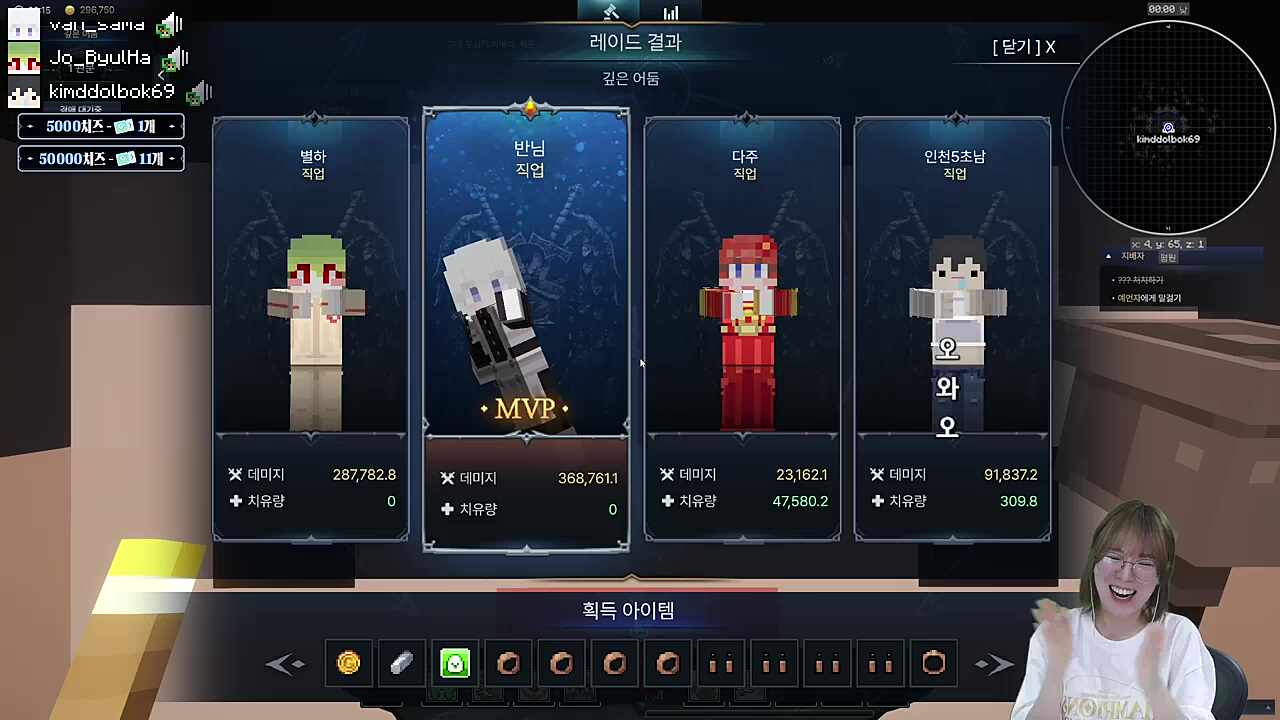
Task: Open the stats chart icon at top center
Action: coord(671,12)
